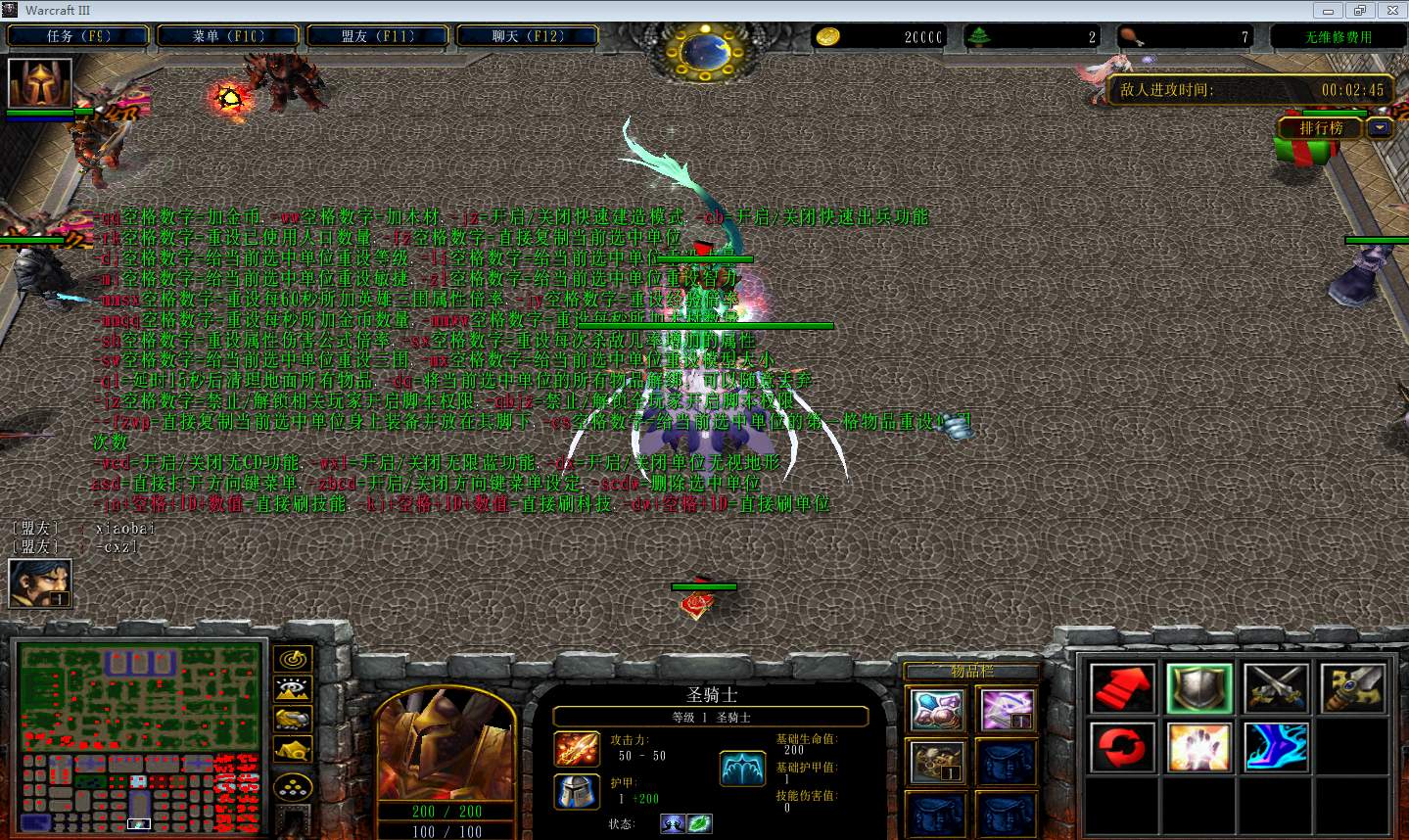Activate the red arrow Move command
This screenshot has height=840, width=1409.
(x=1122, y=688)
